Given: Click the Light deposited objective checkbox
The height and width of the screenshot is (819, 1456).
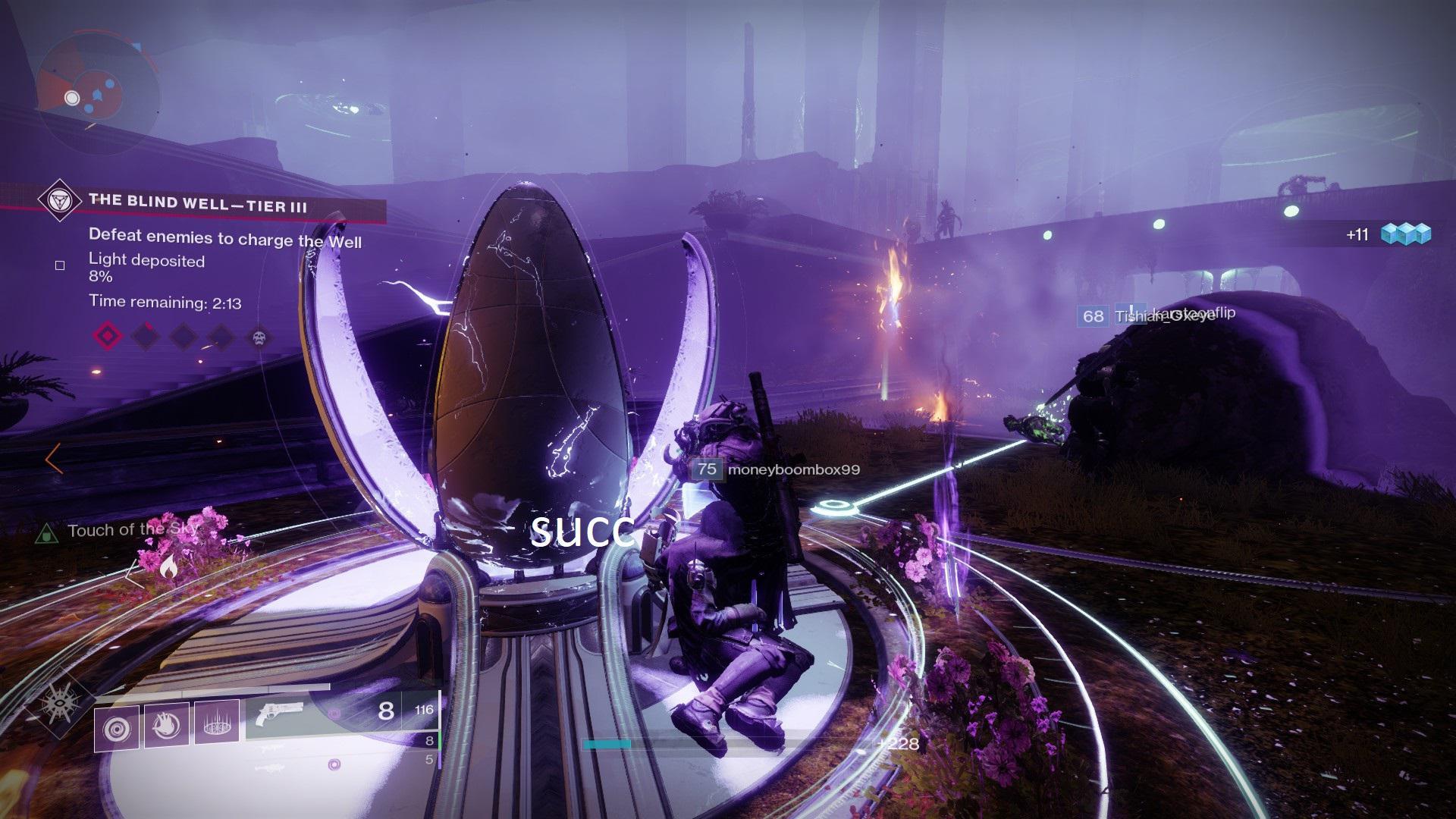Looking at the screenshot, I should [60, 265].
